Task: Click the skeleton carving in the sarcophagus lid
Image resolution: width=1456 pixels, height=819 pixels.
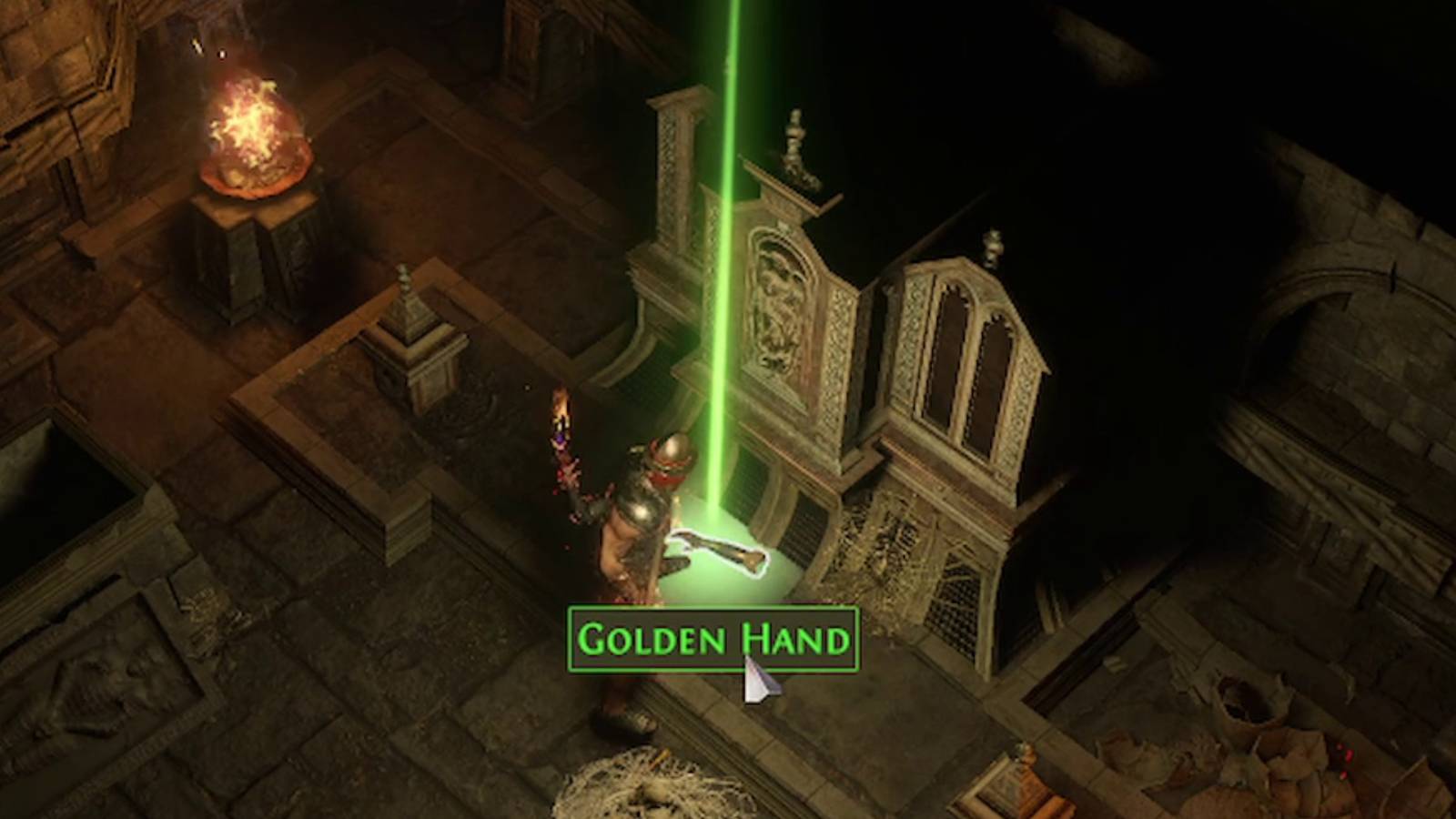Action: point(100,682)
